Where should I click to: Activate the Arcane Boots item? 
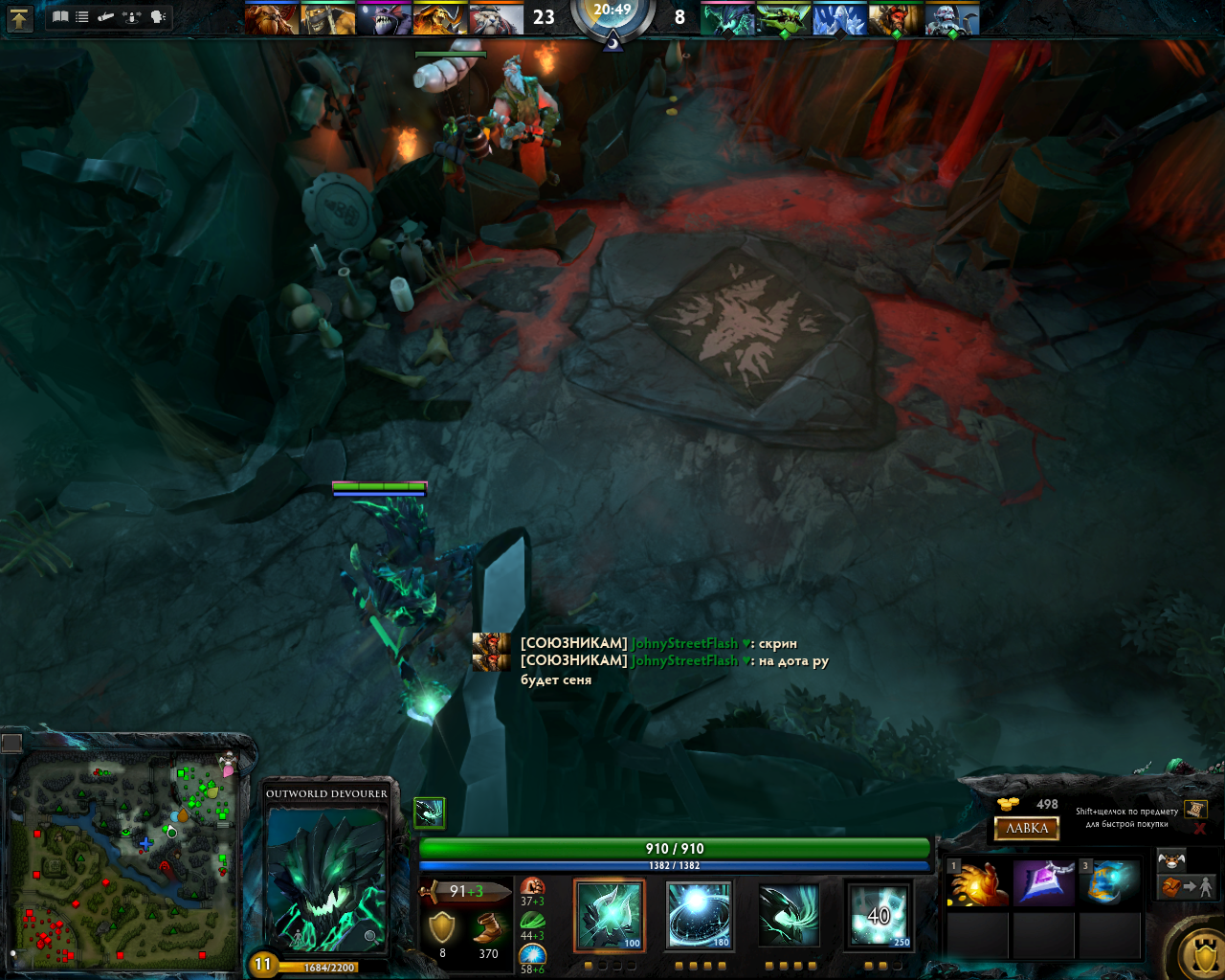[x=1110, y=883]
